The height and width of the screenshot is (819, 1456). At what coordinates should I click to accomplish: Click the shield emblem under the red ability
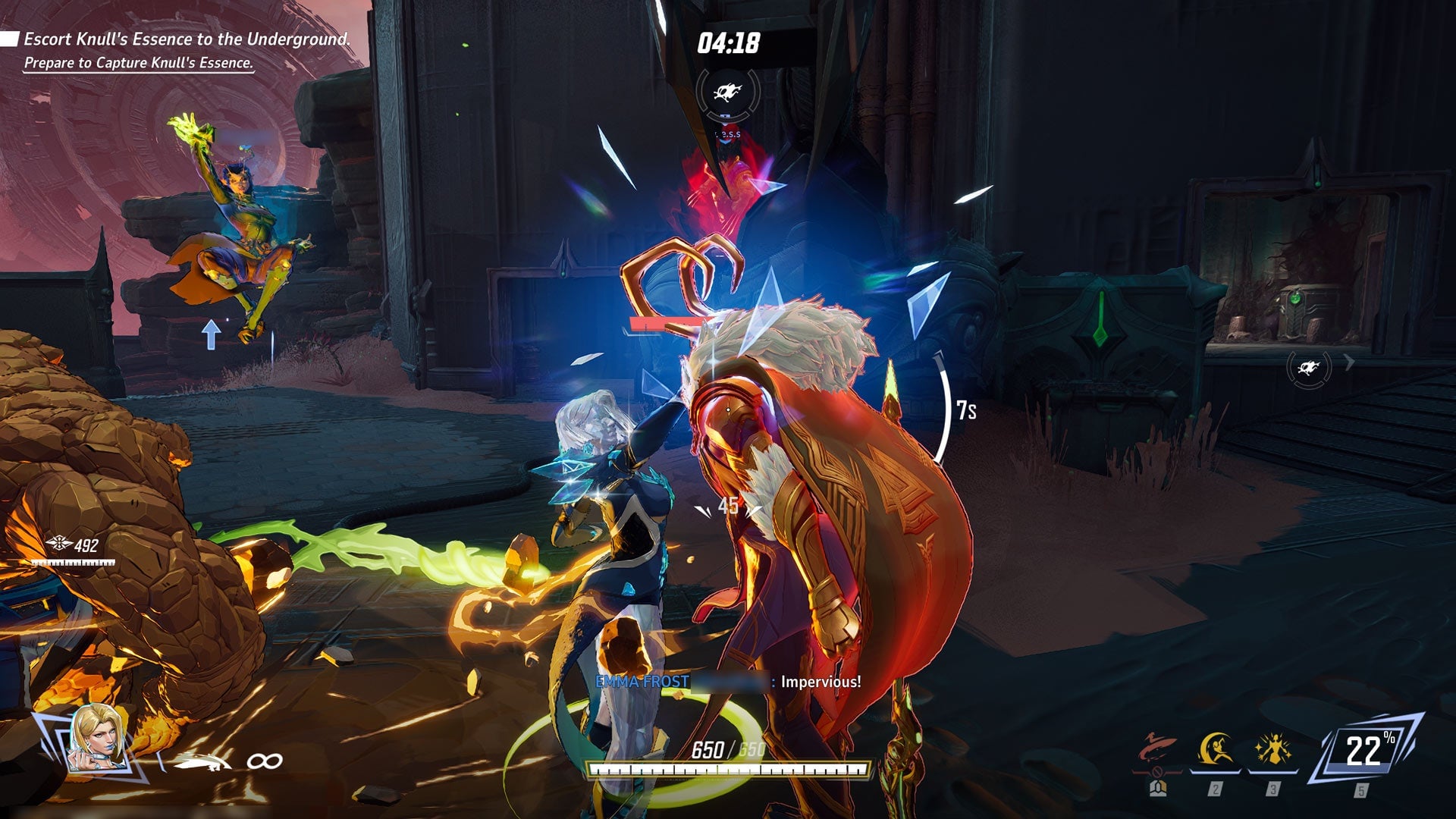1158,788
